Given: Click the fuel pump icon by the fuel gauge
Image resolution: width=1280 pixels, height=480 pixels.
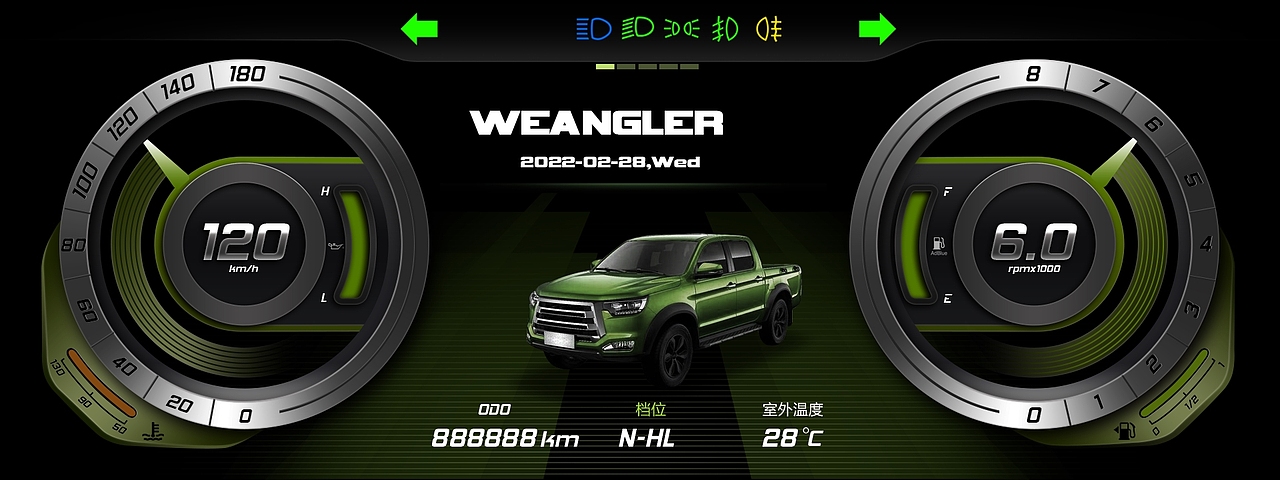Looking at the screenshot, I should [x=1126, y=431].
